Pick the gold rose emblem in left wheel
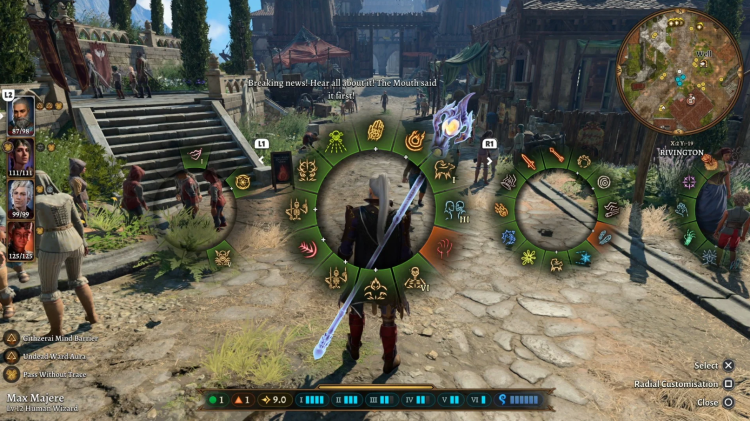The image size is (750, 421). [x=242, y=181]
